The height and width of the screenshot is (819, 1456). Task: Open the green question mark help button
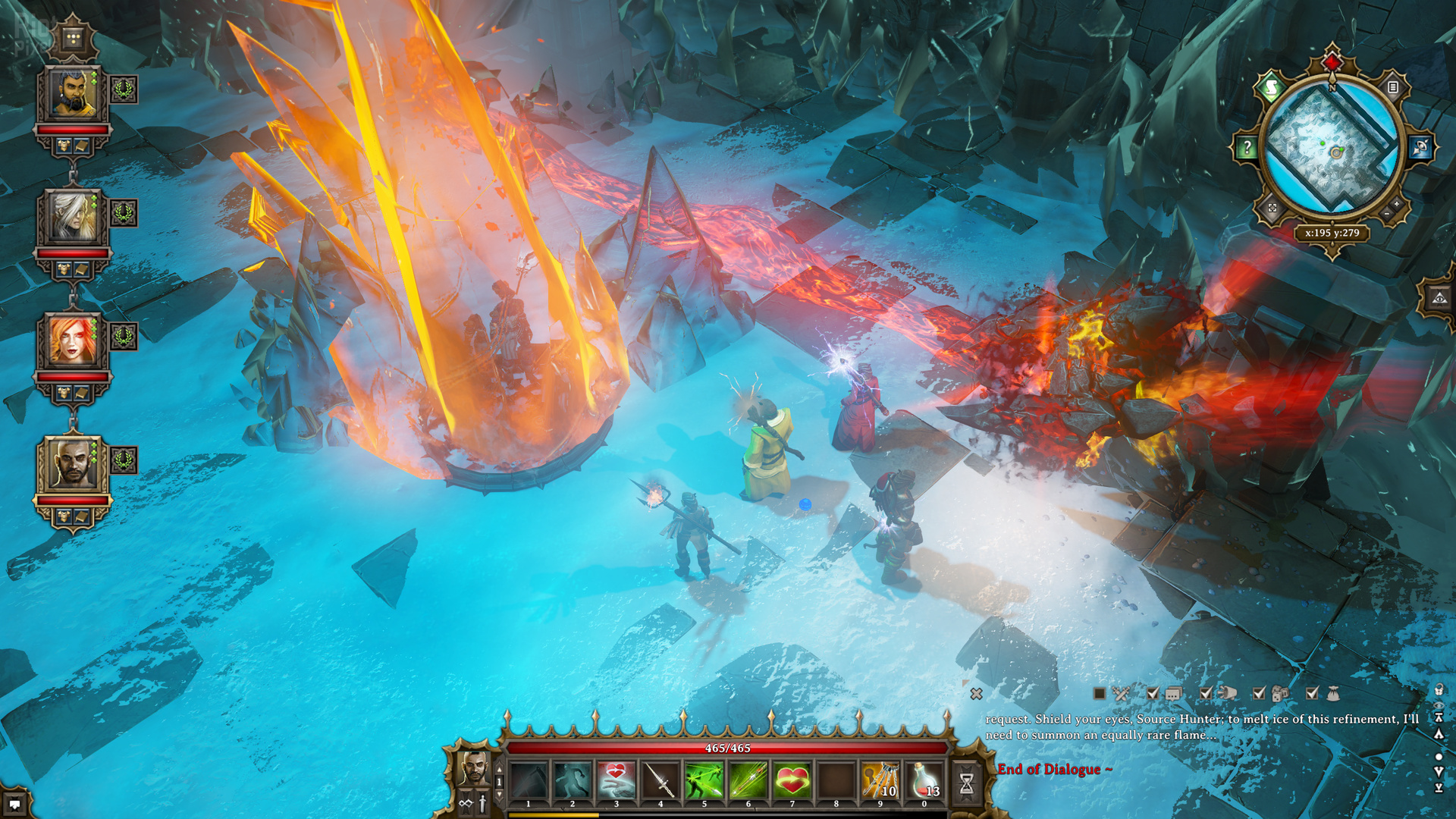tap(1247, 148)
